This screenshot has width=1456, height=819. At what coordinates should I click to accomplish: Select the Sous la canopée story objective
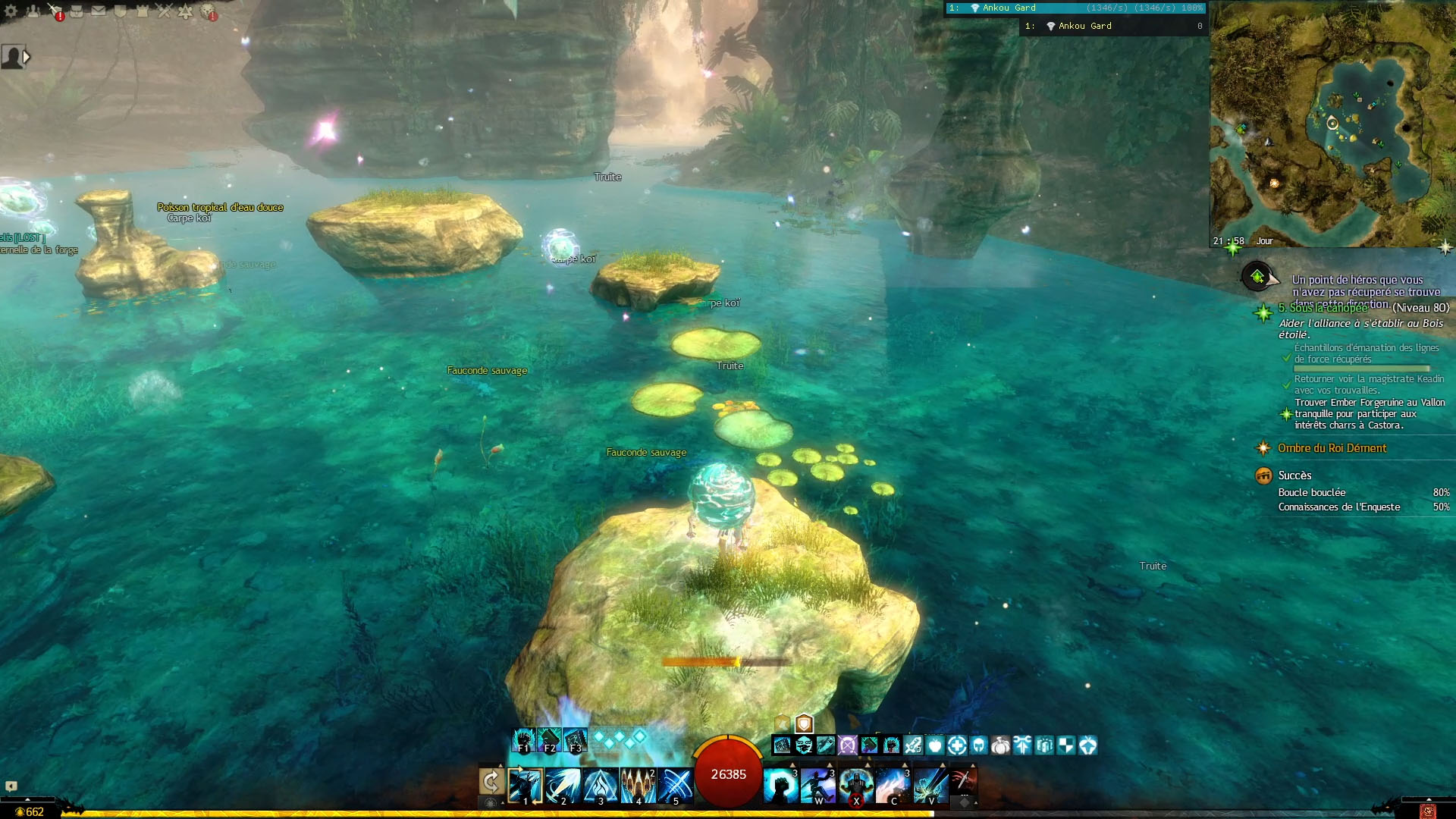pos(1323,308)
